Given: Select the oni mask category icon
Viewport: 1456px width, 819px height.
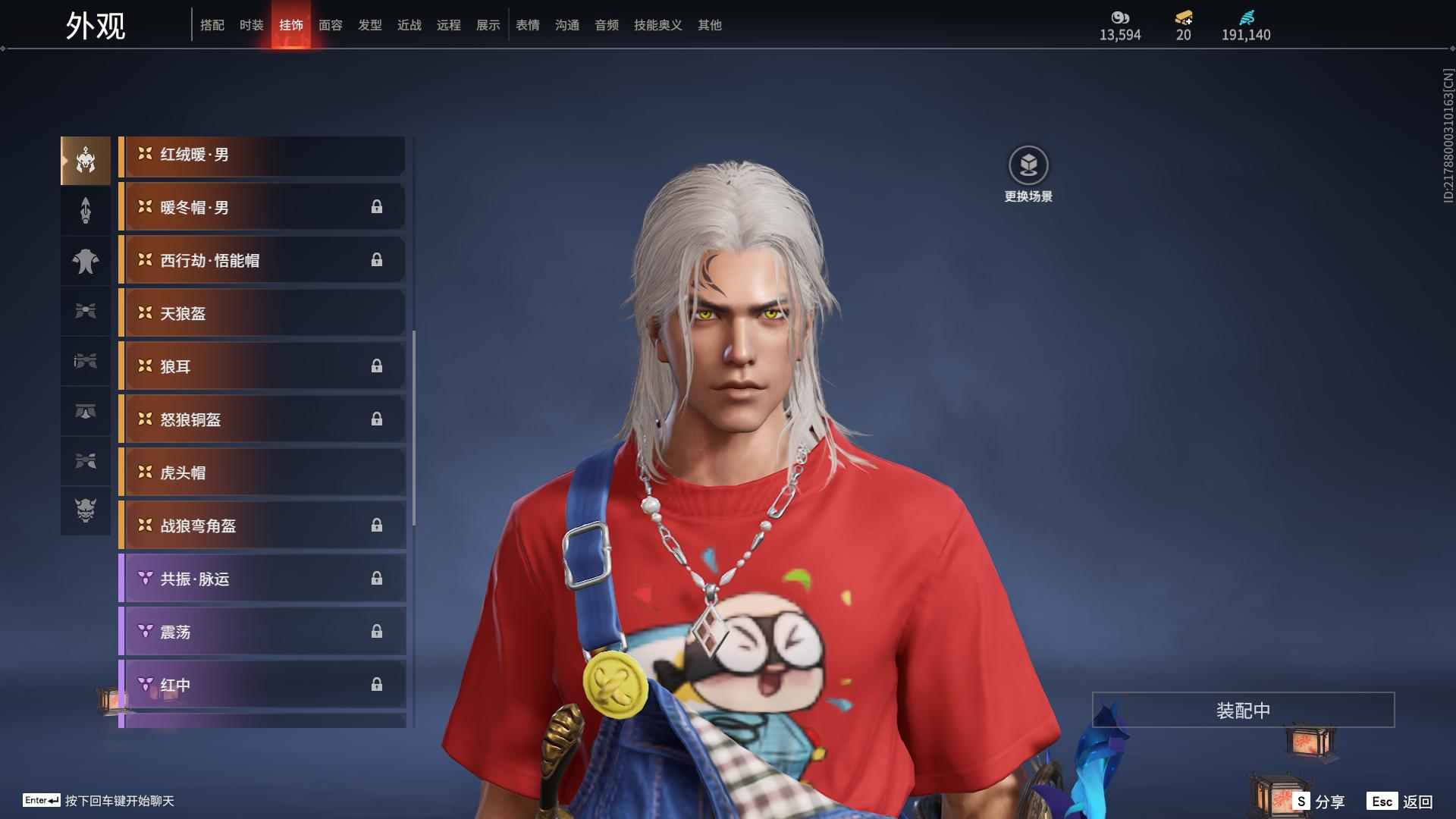Looking at the screenshot, I should click(86, 510).
